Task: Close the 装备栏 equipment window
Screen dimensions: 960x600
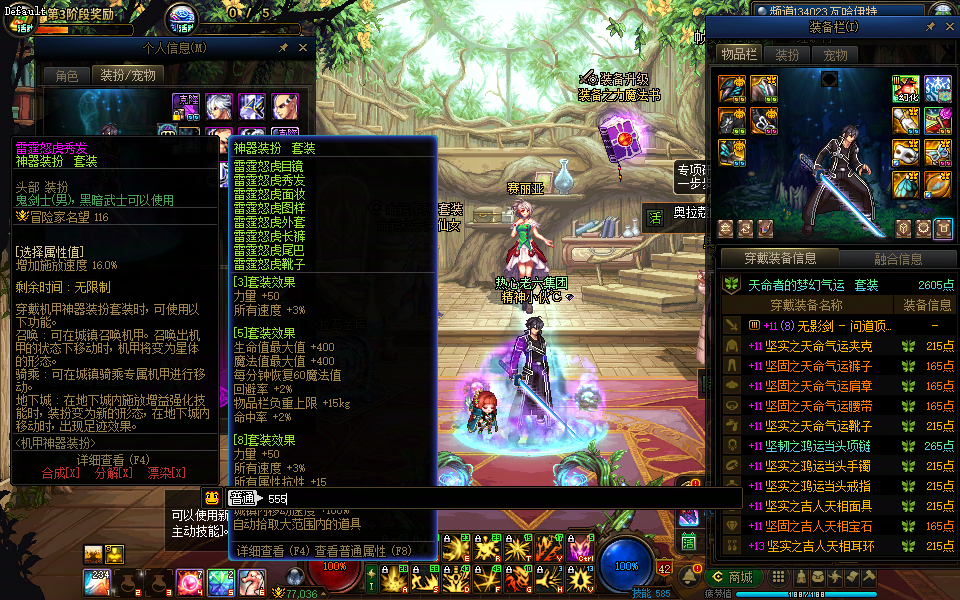Action: (x=948, y=27)
